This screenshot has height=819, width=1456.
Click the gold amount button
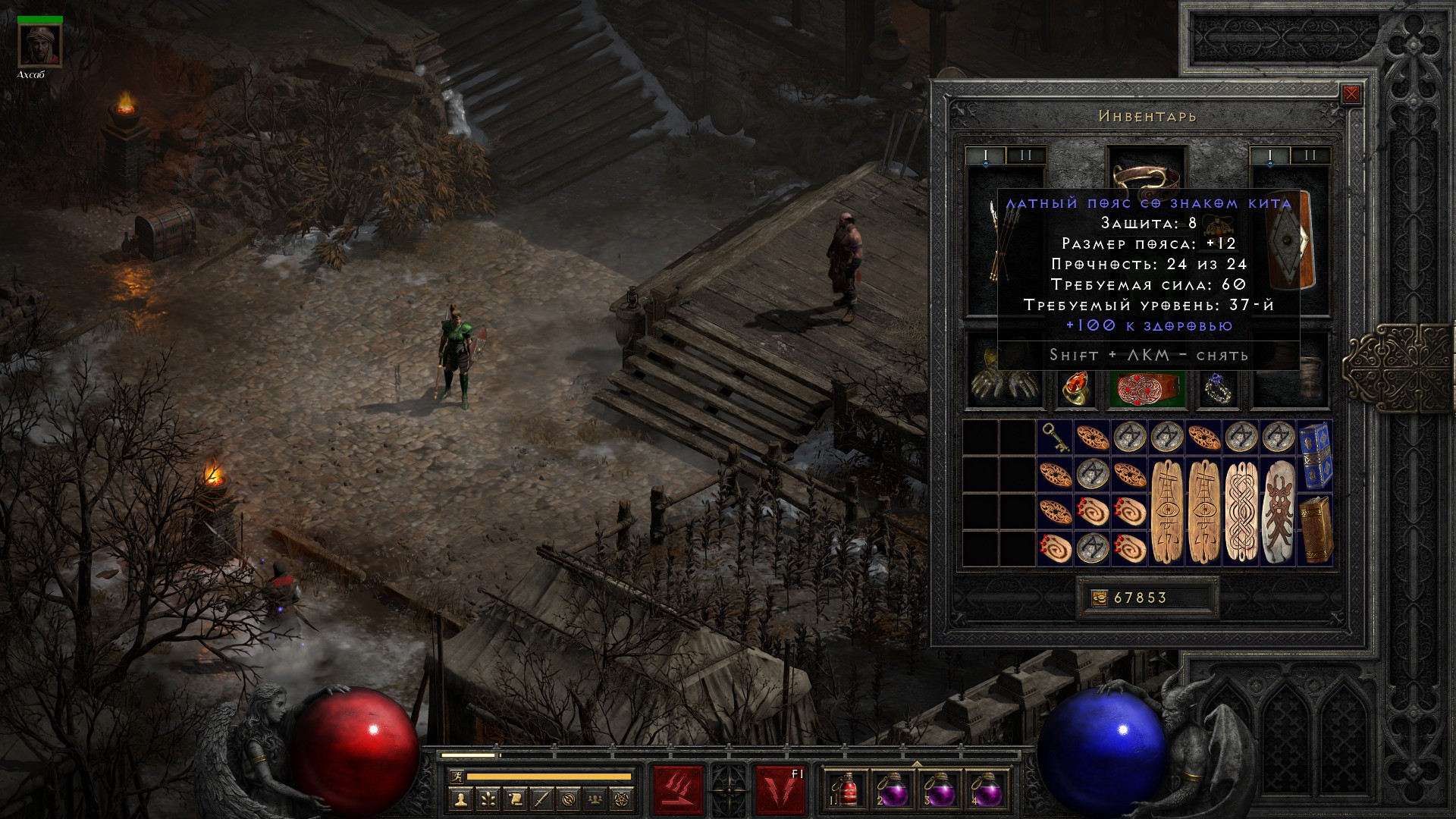tap(1099, 598)
